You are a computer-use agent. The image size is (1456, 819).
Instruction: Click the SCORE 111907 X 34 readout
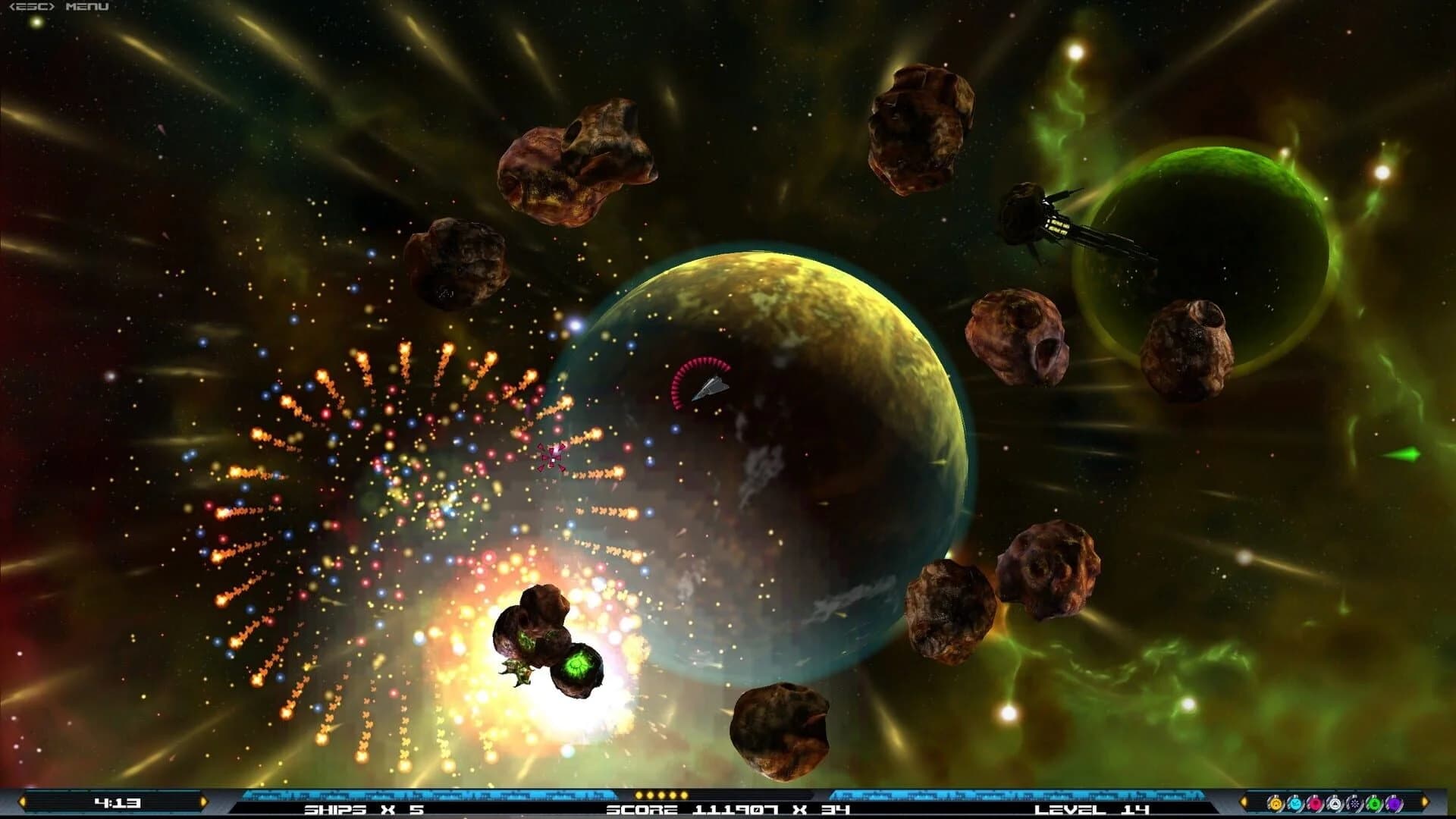coord(724,810)
